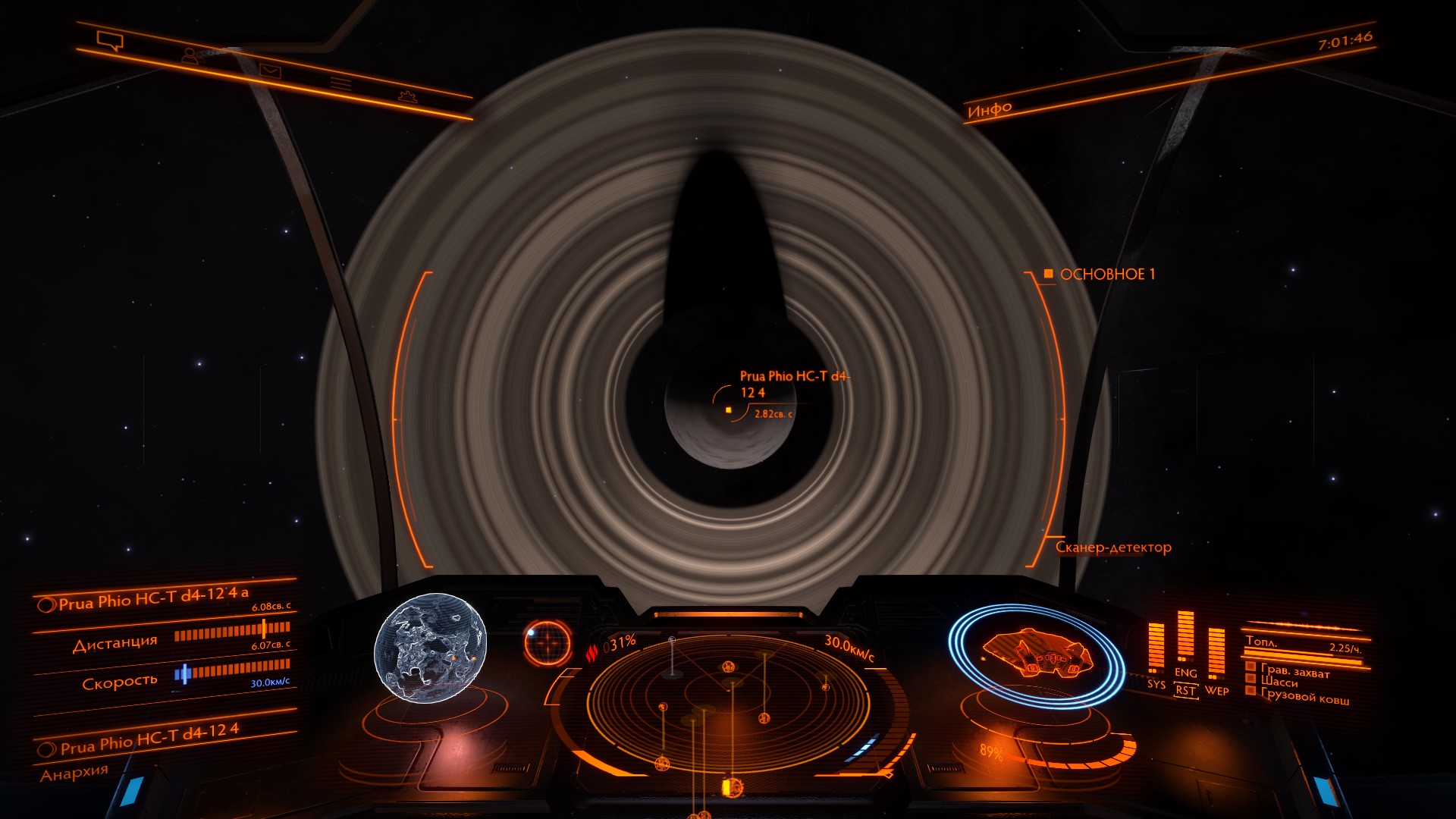Toggle the Шасси landing gear indicator
This screenshot has height=819, width=1456.
pyautogui.click(x=1279, y=682)
